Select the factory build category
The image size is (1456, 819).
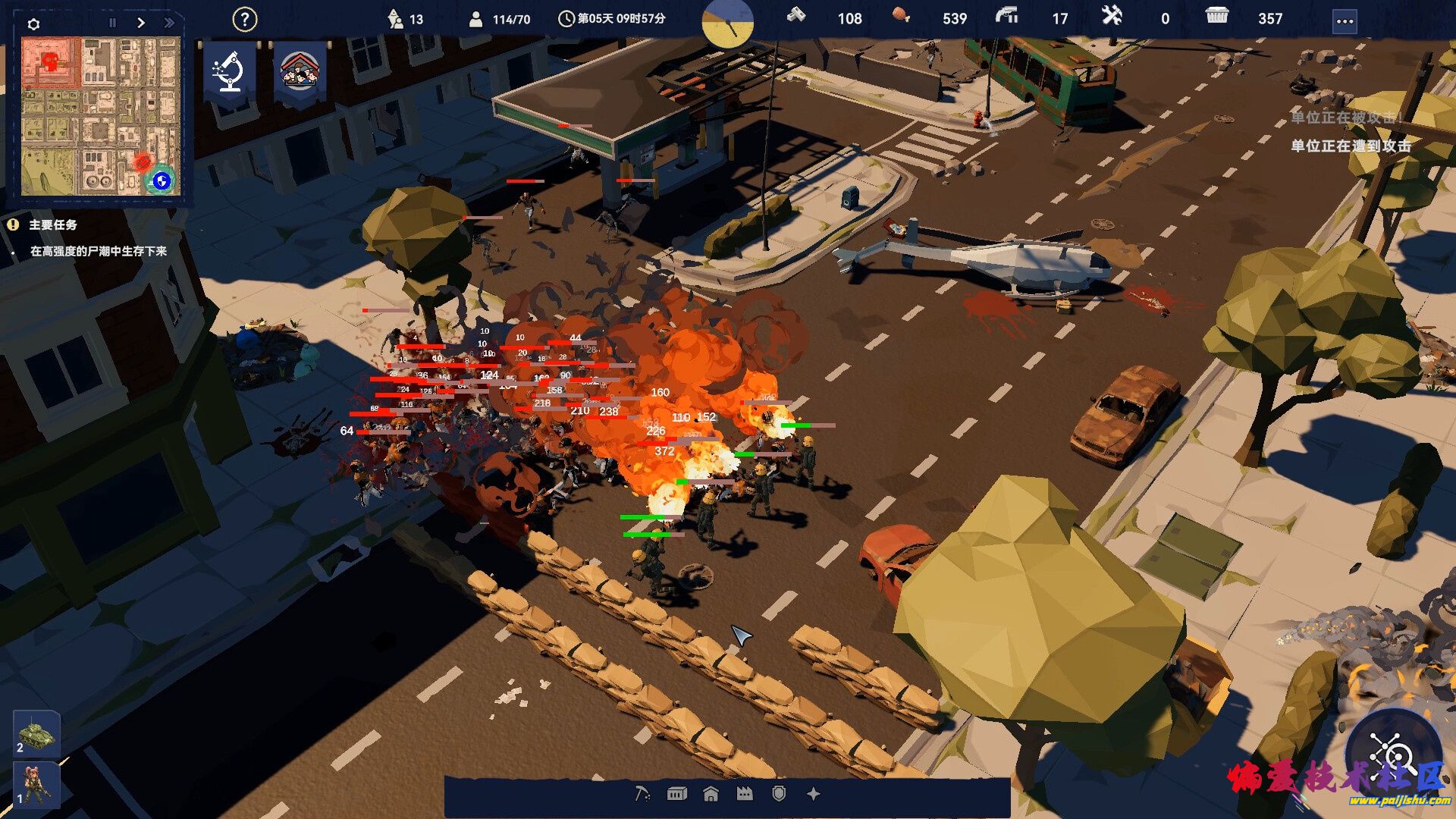coord(745,794)
